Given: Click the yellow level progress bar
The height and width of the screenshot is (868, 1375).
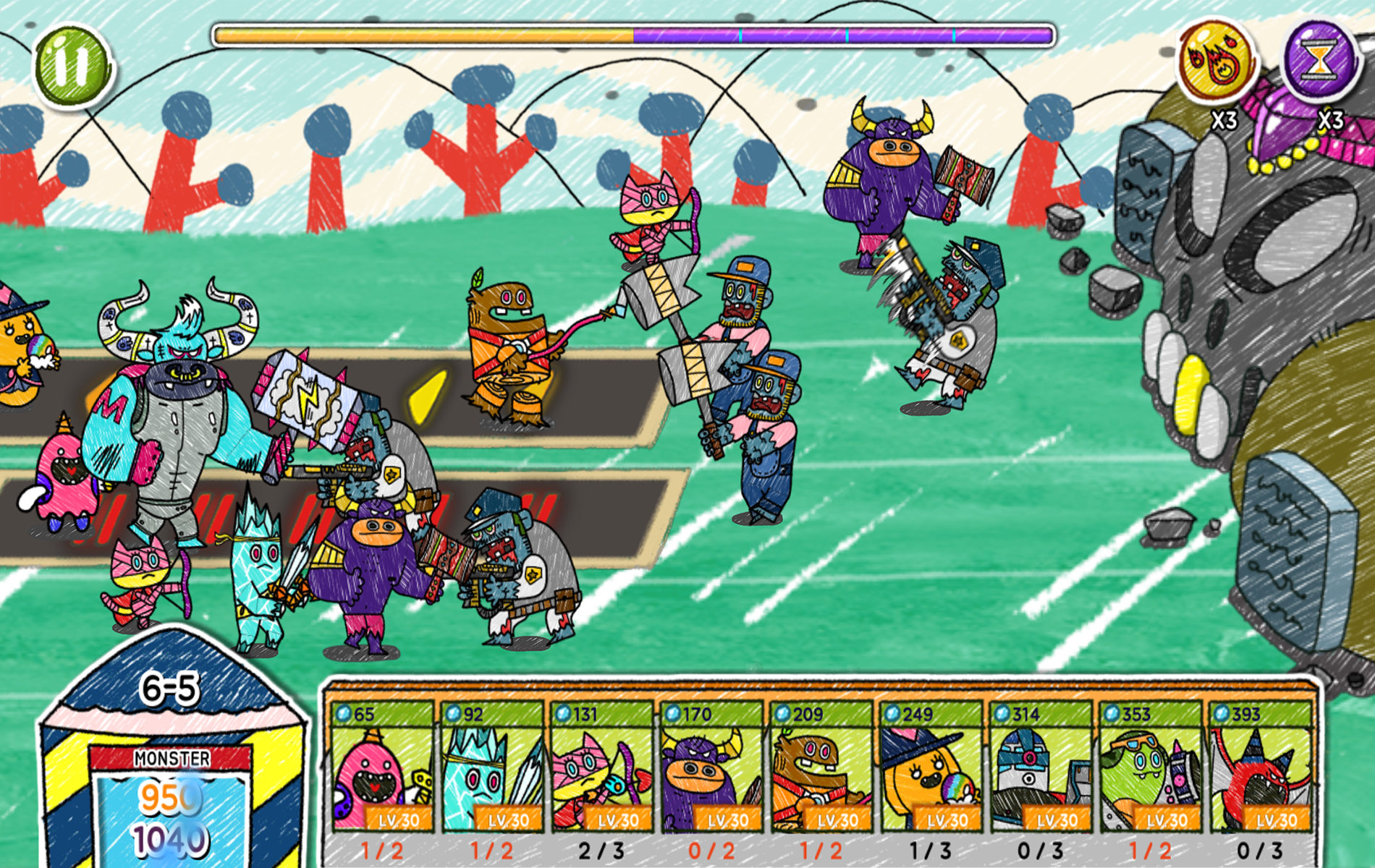Looking at the screenshot, I should (x=420, y=32).
